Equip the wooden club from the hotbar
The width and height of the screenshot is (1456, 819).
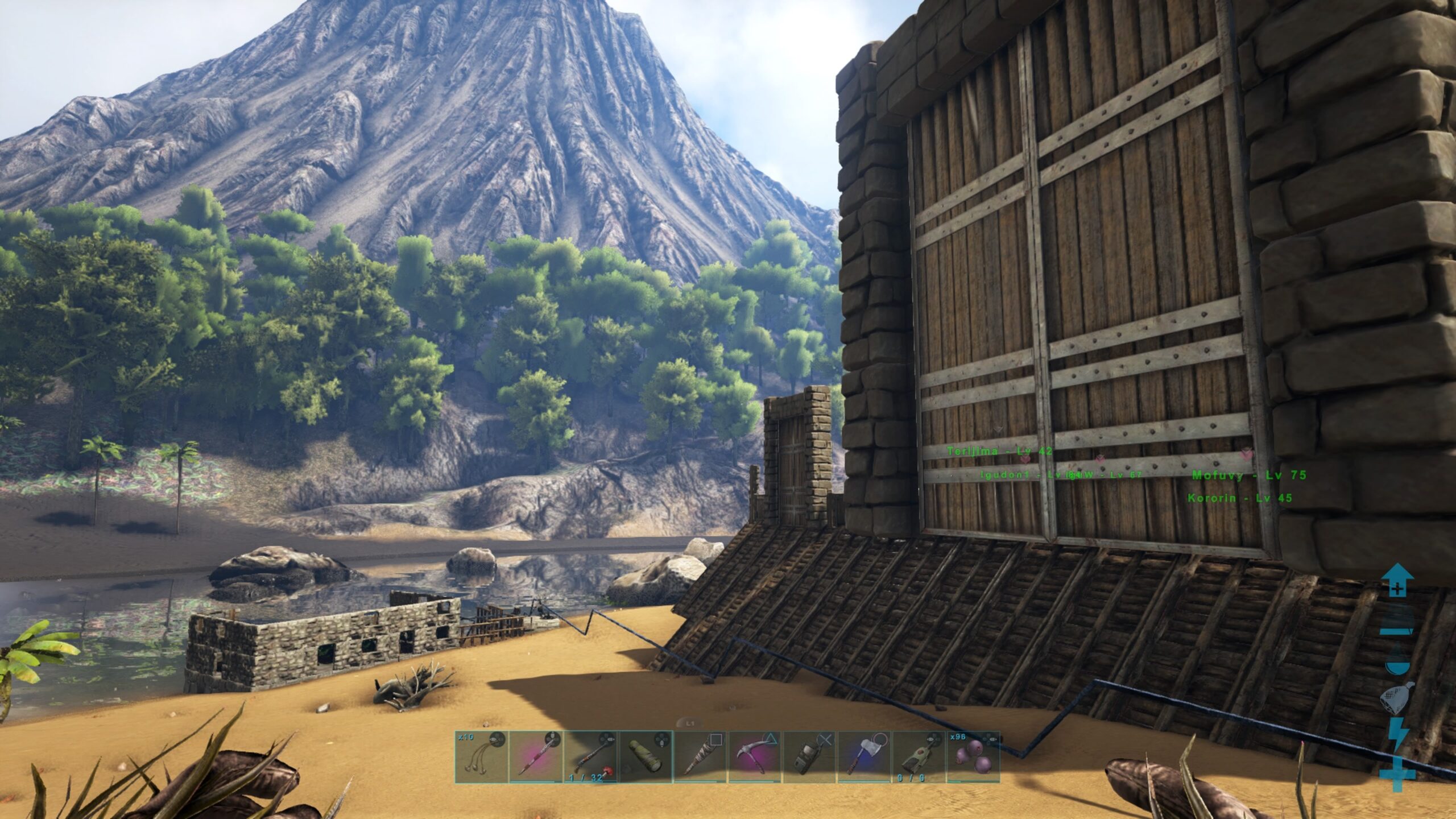coord(699,756)
